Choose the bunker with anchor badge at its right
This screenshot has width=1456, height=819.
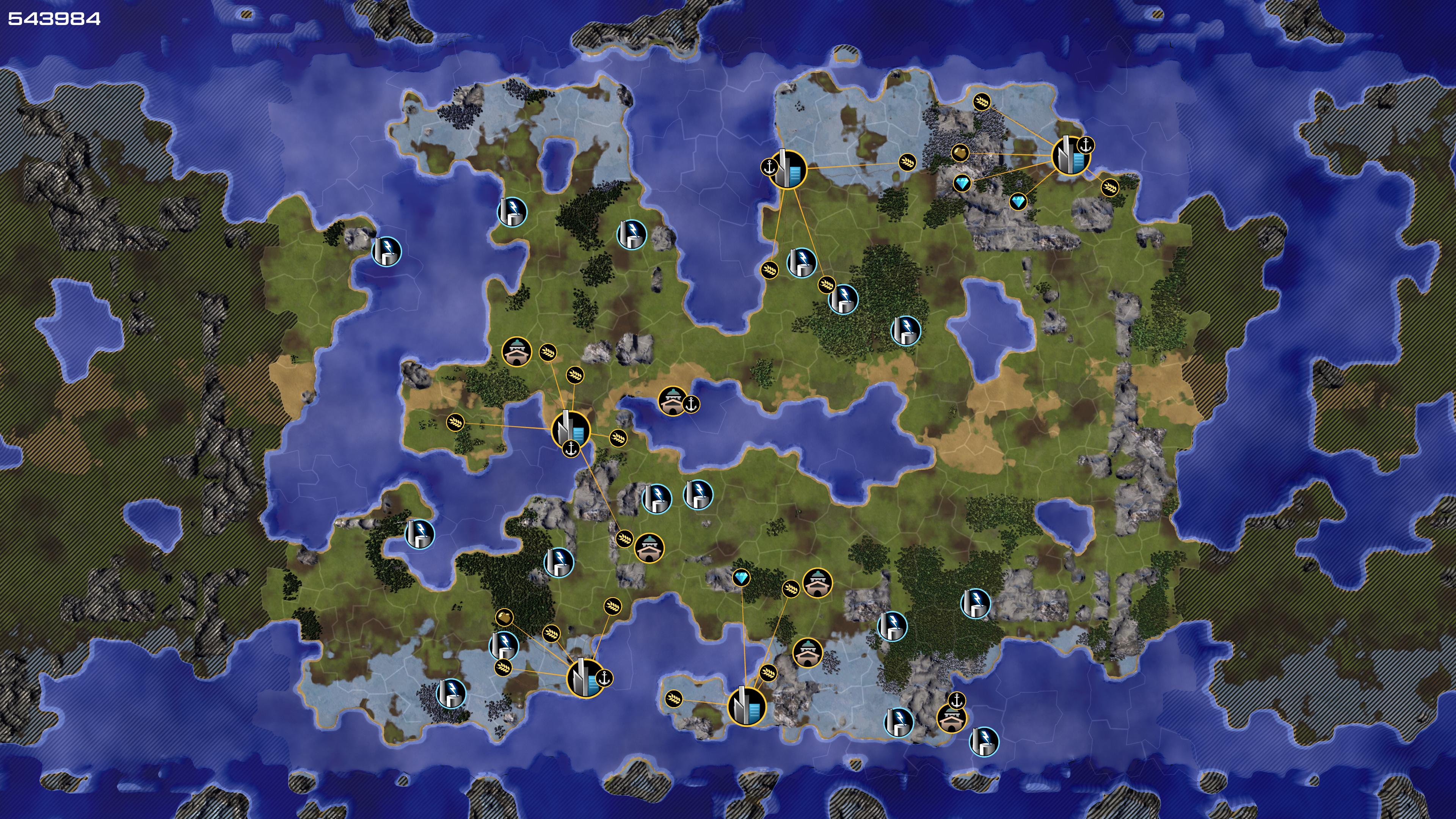point(672,401)
